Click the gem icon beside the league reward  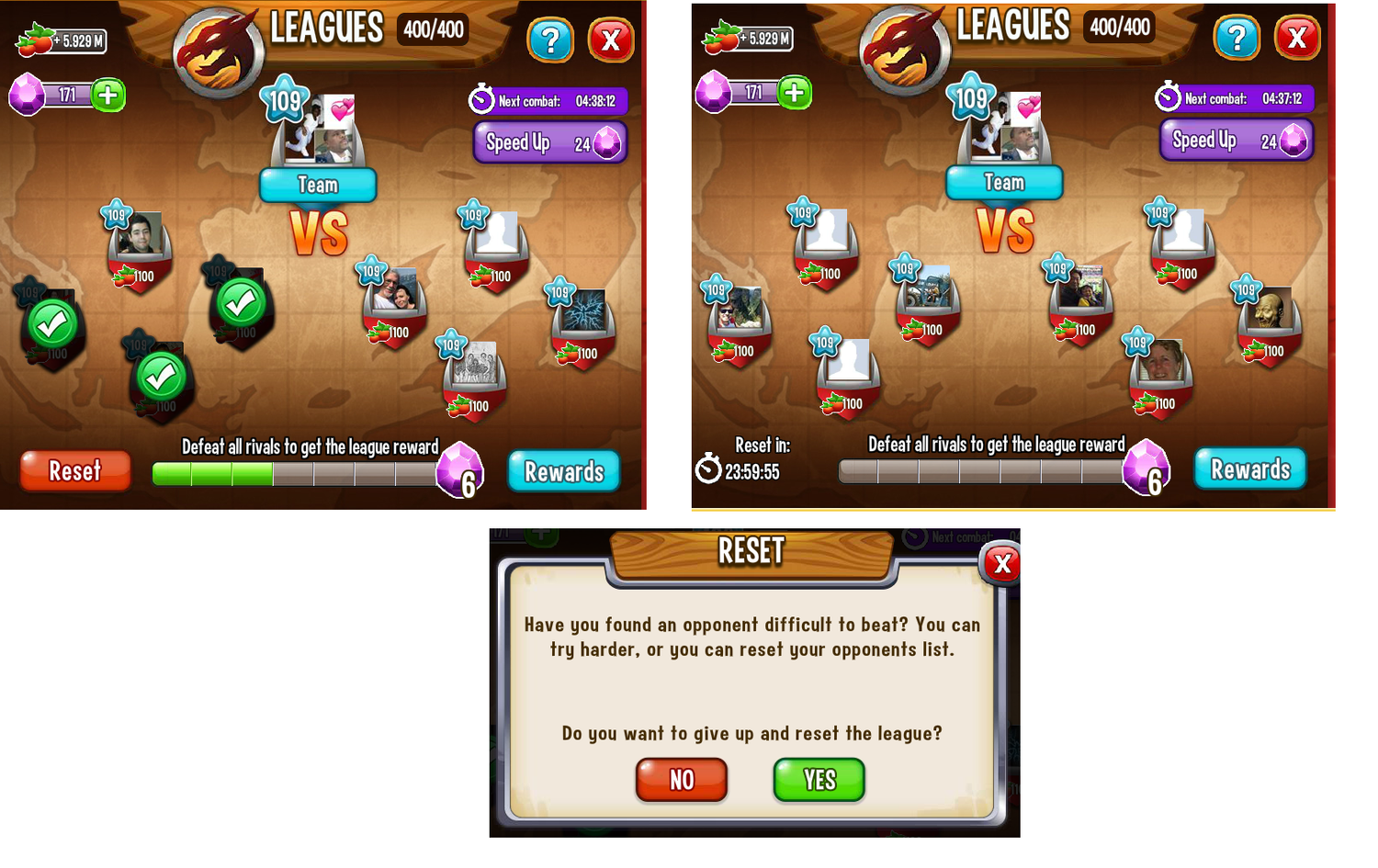(x=460, y=470)
